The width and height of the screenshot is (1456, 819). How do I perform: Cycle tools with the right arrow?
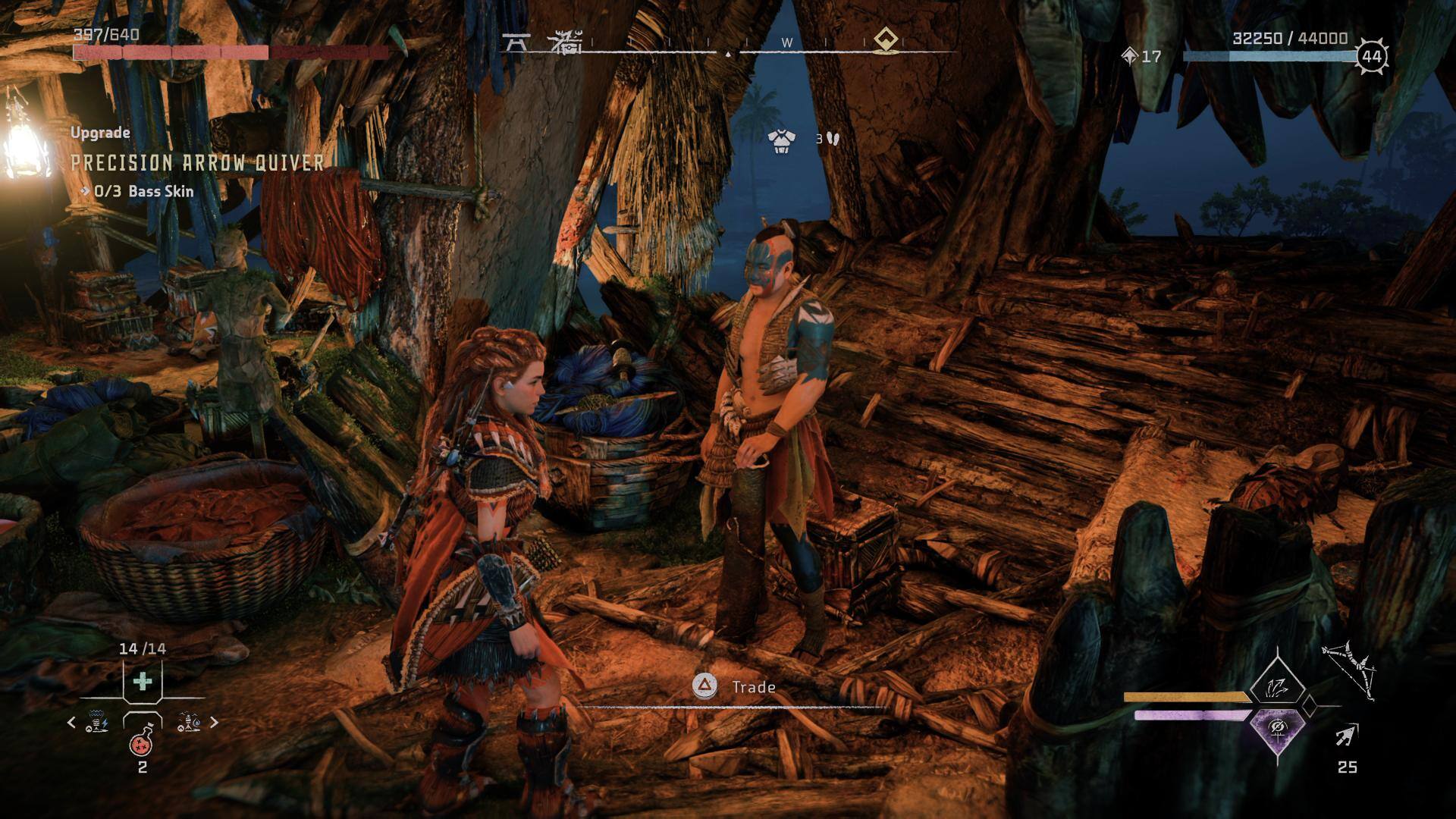point(214,723)
